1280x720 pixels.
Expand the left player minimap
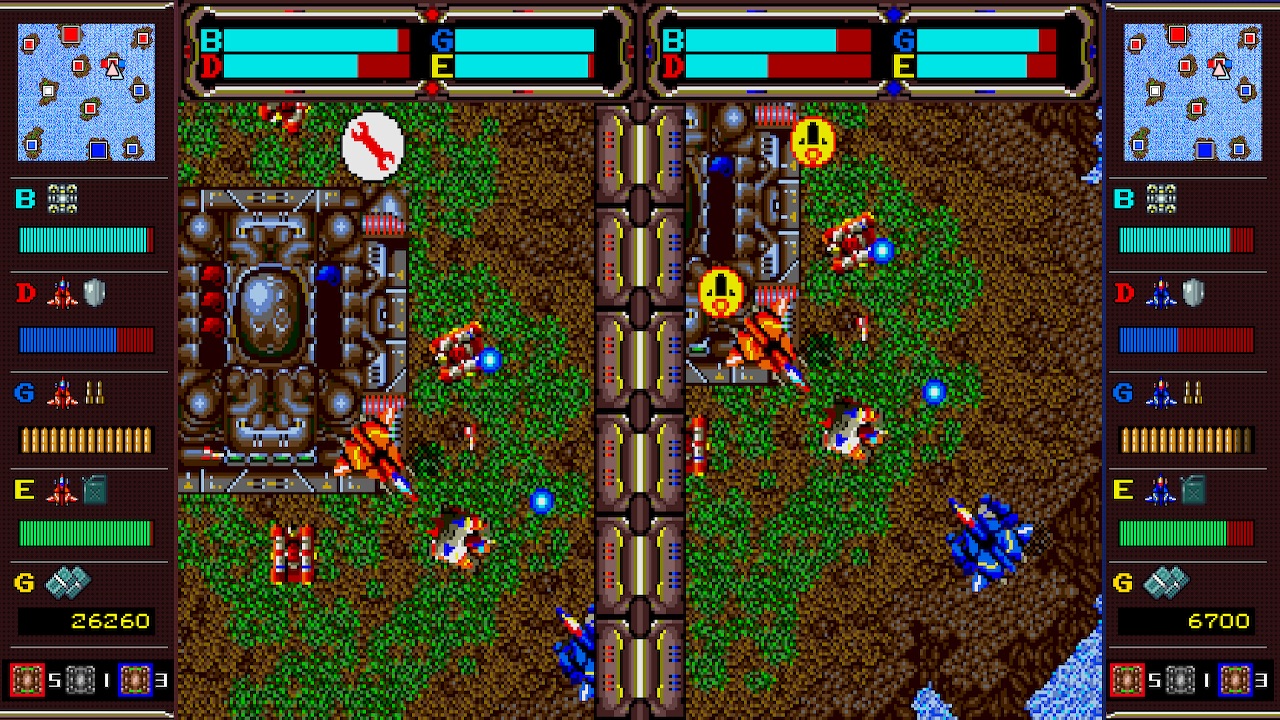tap(85, 92)
